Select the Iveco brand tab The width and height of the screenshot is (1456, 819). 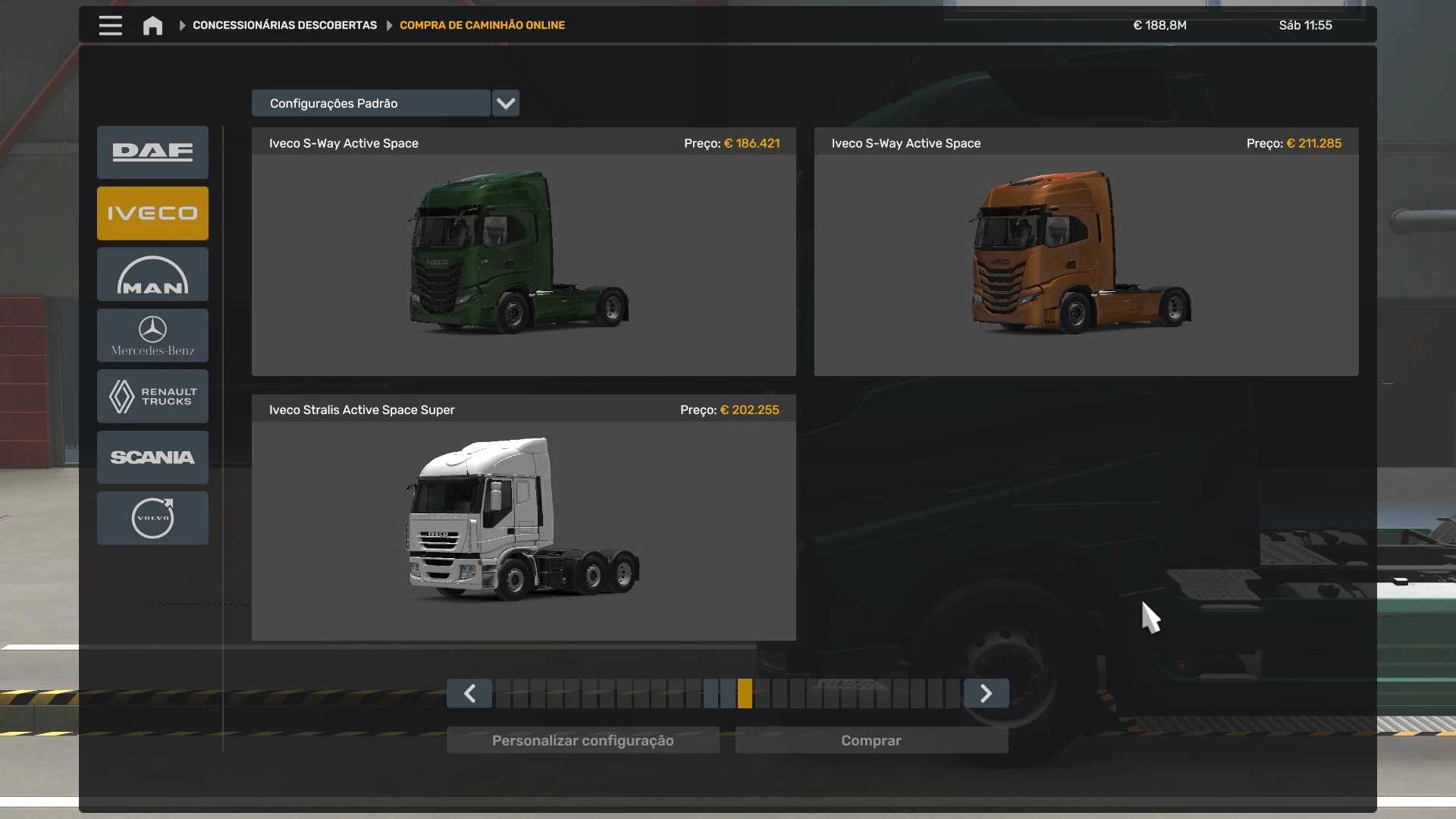coord(152,213)
